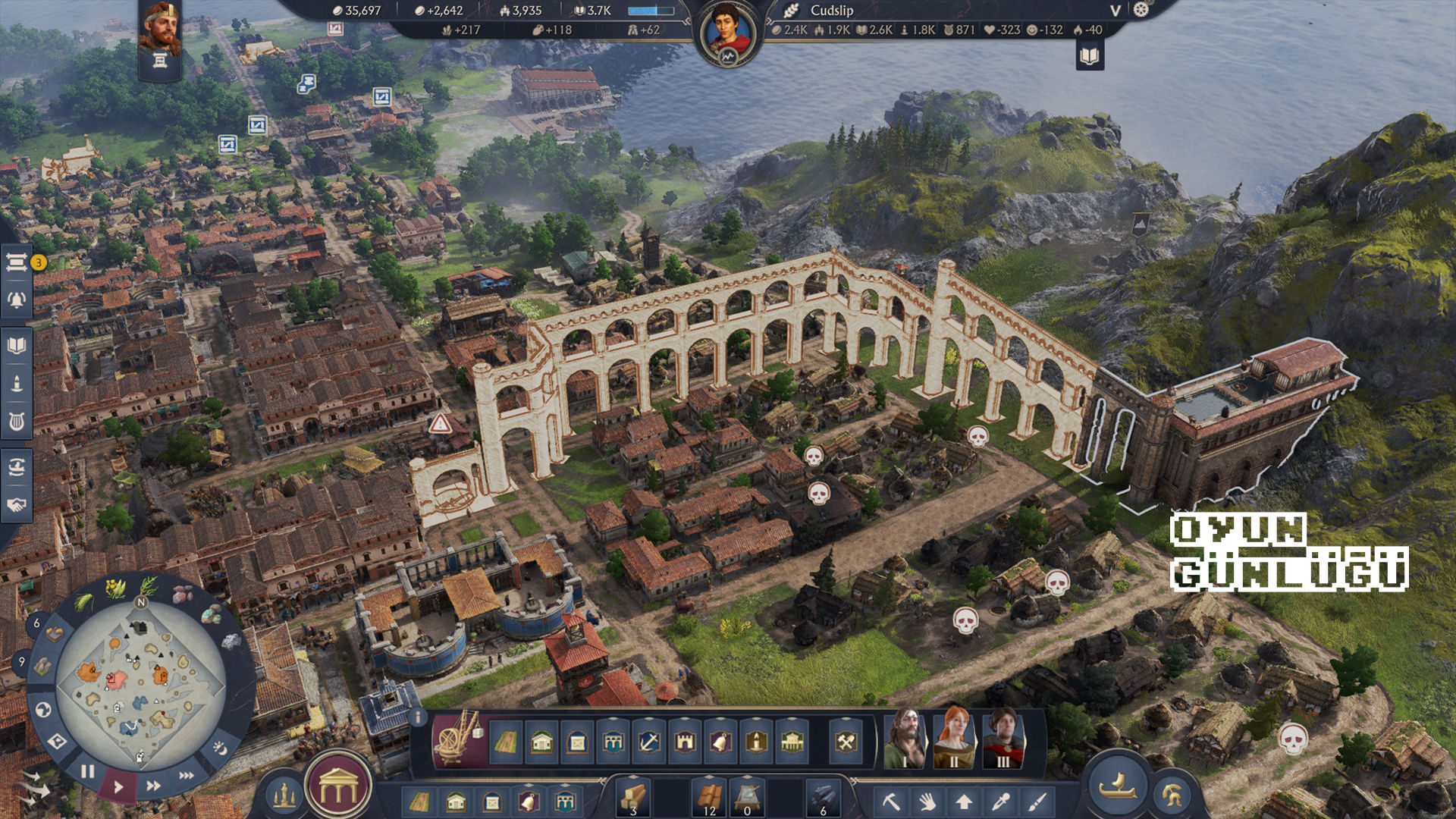Set game speed to fast forward
This screenshot has height=819, width=1456.
point(153,786)
